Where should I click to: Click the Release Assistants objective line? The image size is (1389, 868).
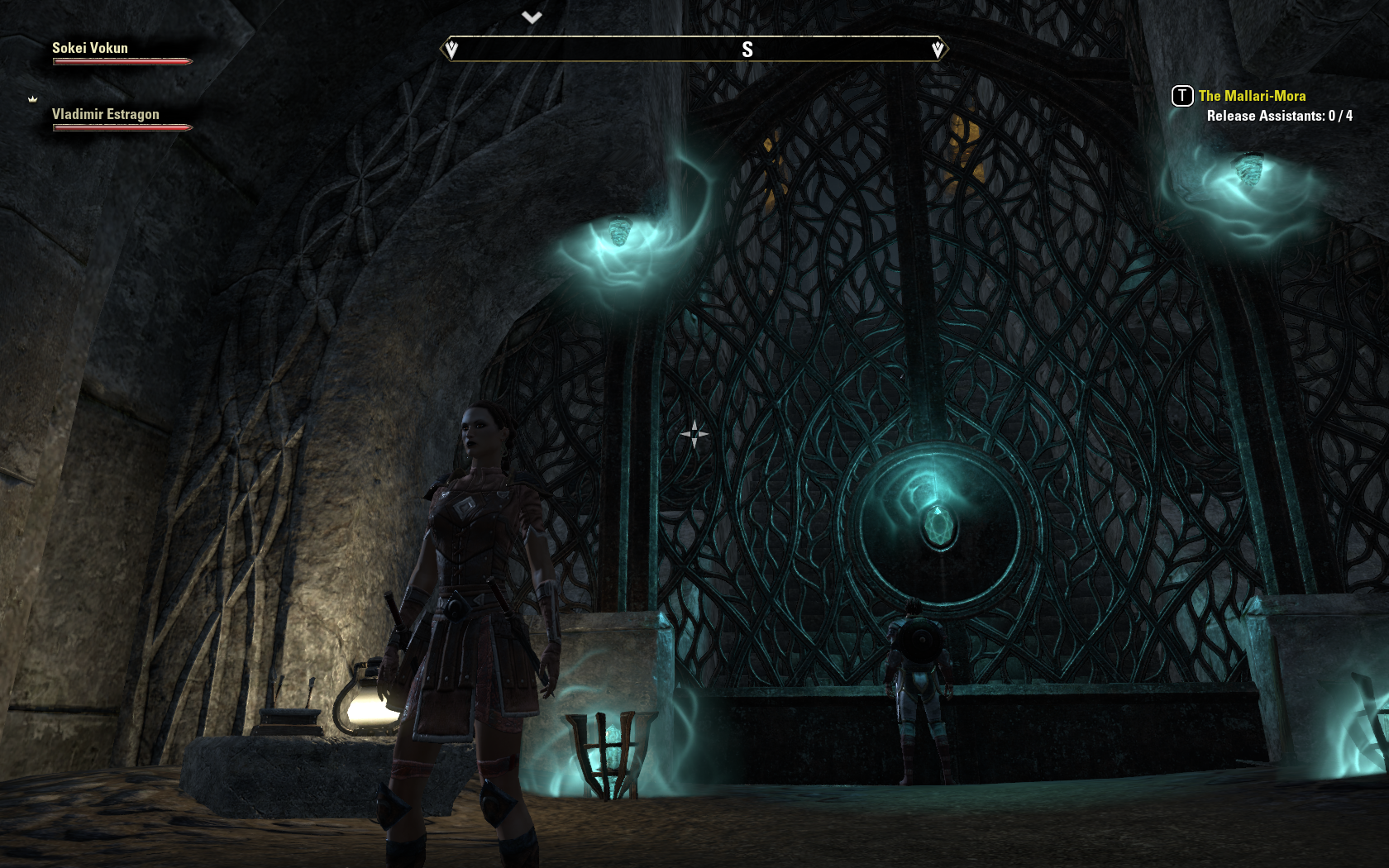(1279, 116)
